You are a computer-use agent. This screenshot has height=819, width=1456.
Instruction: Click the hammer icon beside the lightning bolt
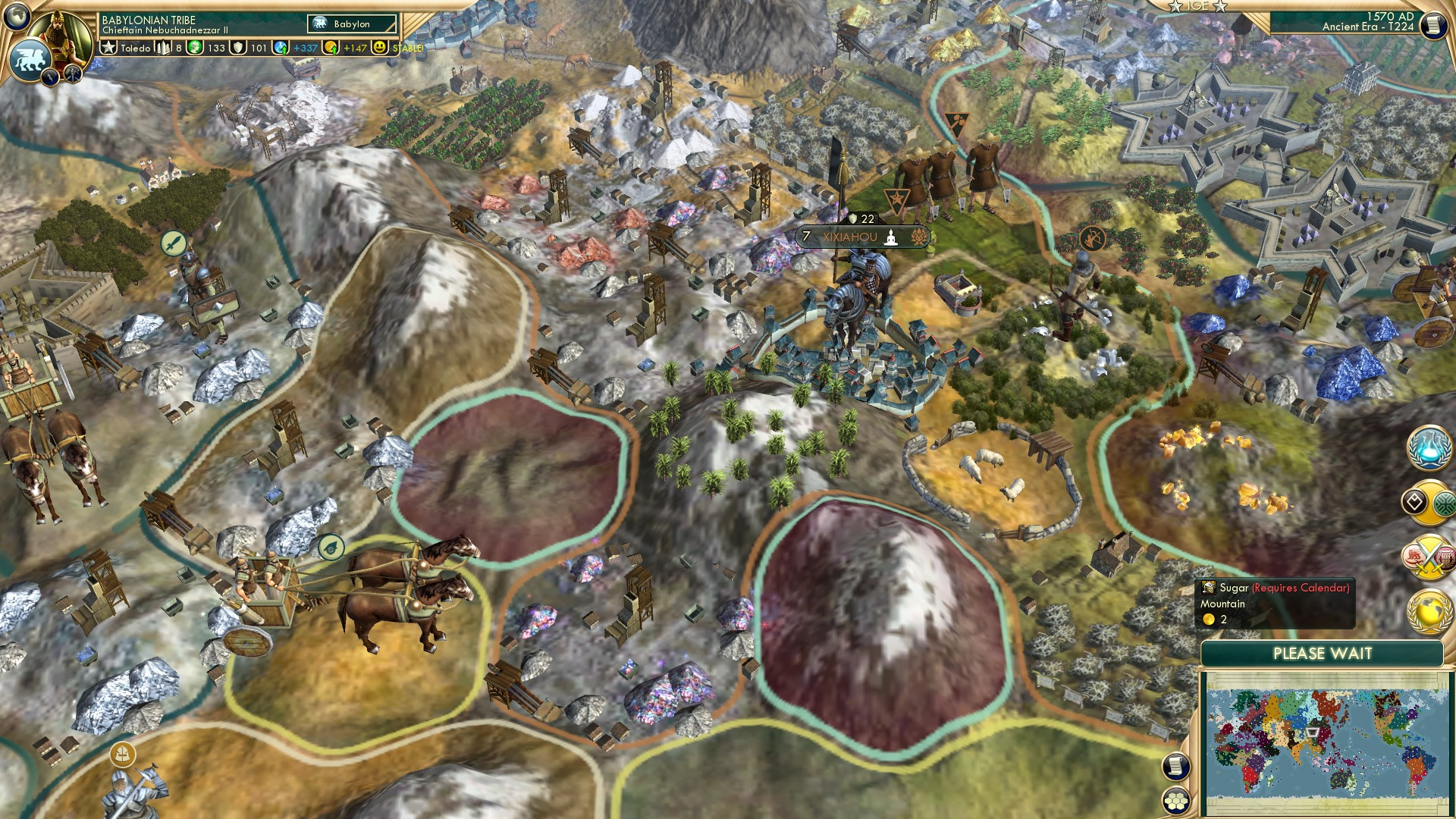tap(72, 74)
